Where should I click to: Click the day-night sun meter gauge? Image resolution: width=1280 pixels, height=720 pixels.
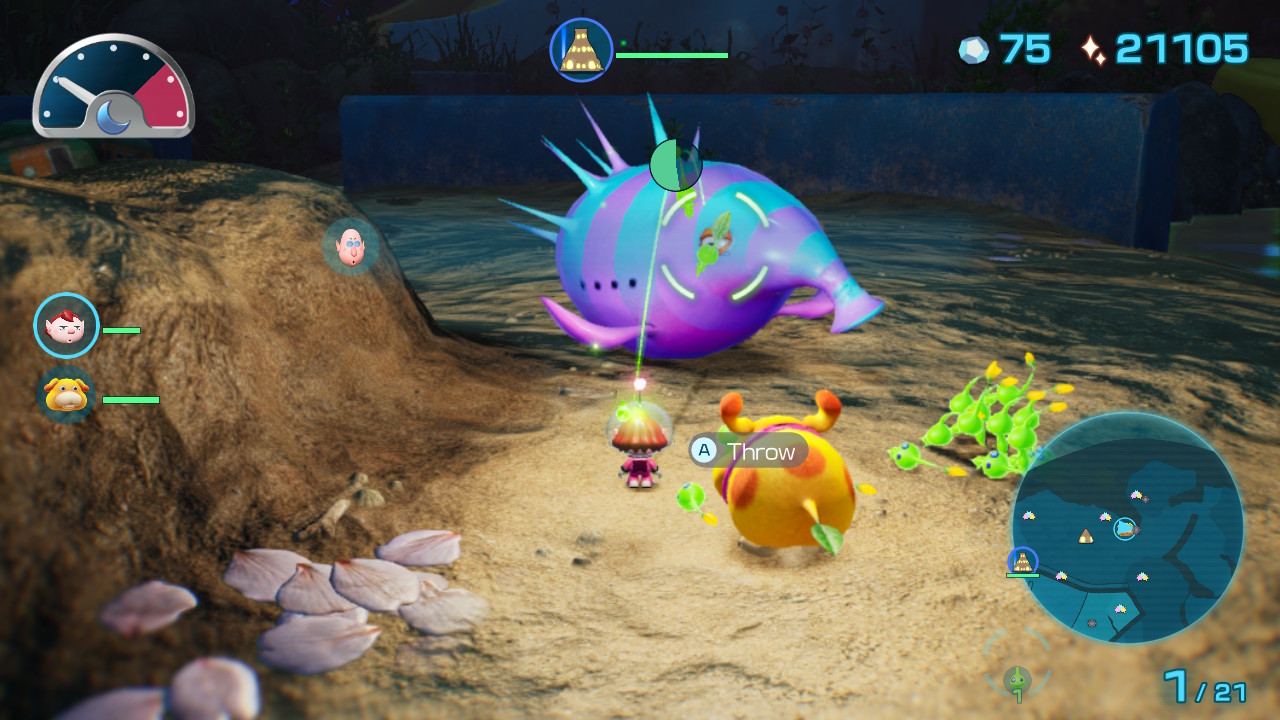113,87
